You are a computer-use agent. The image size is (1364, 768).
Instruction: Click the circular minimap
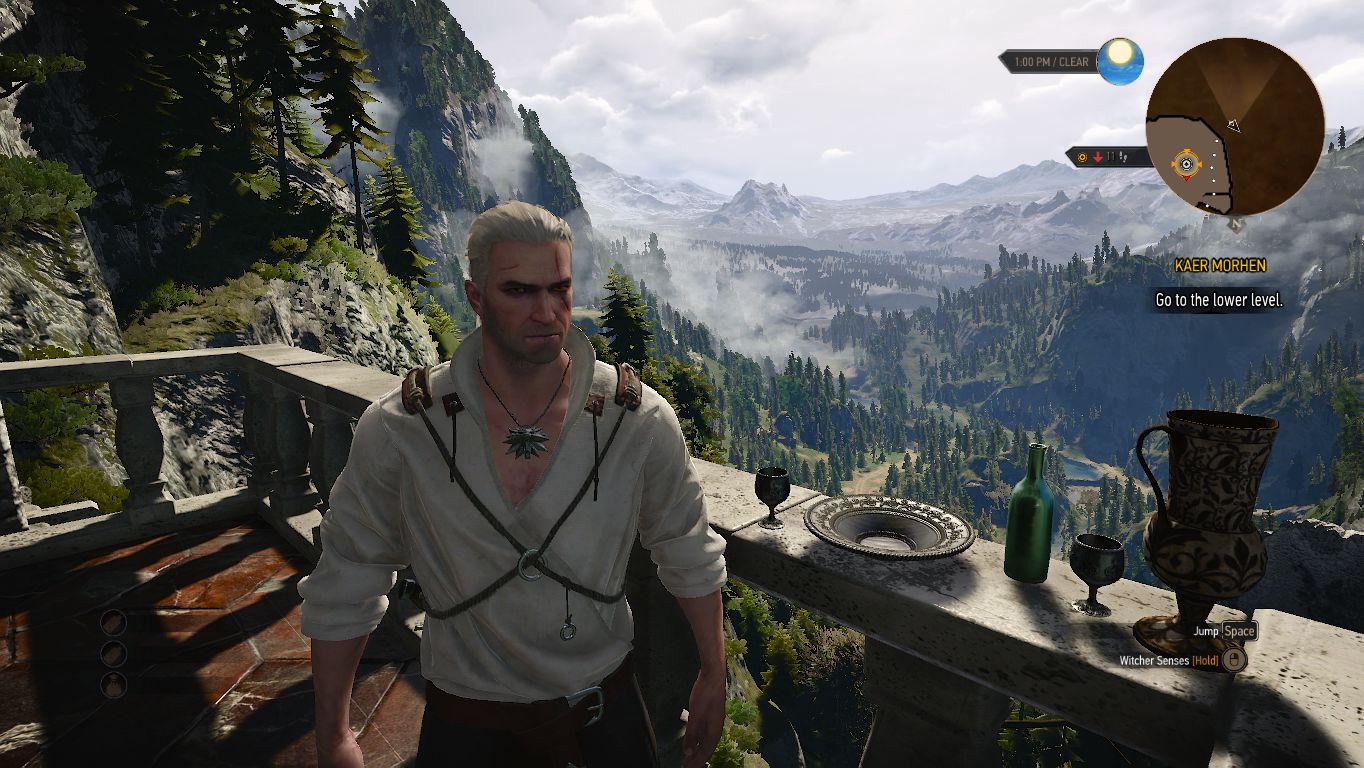(x=1234, y=126)
